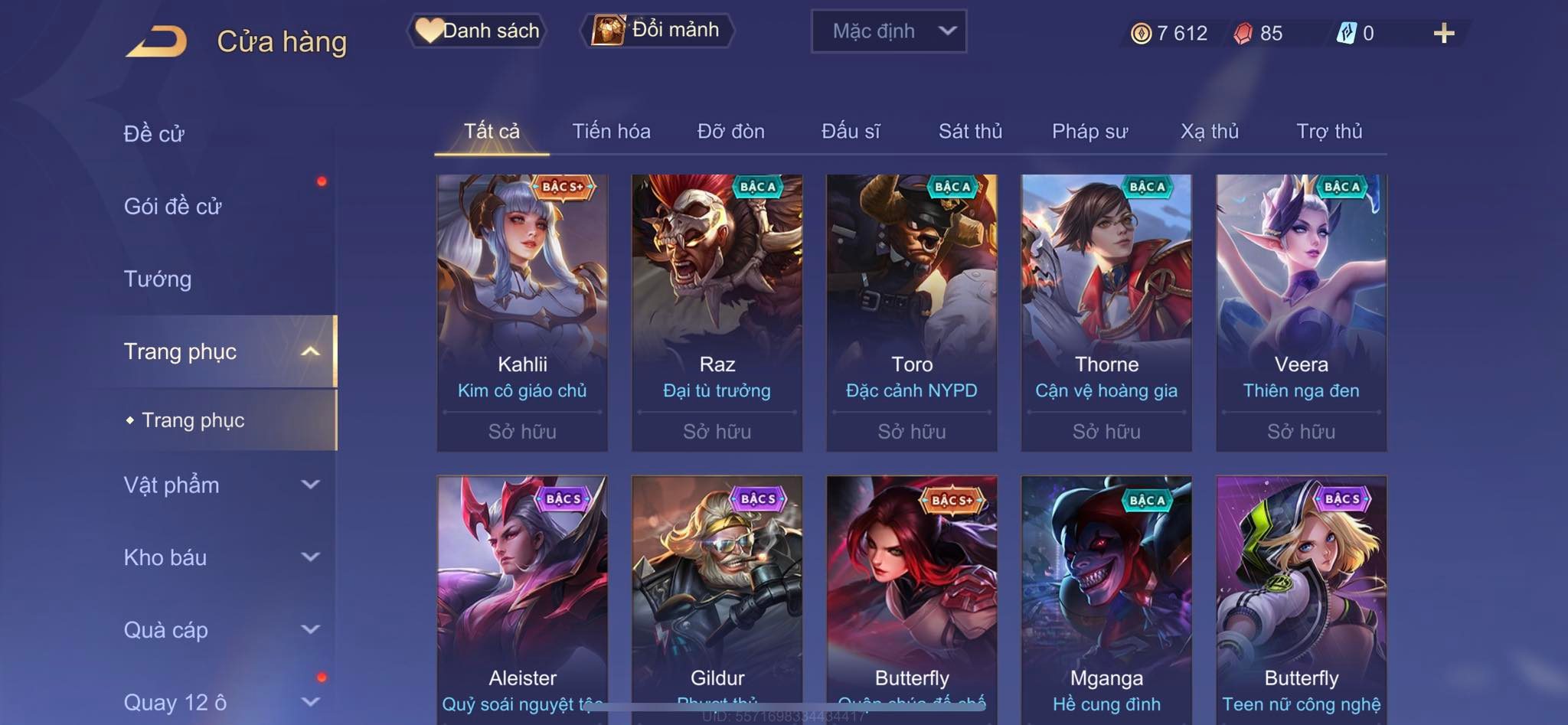Viewport: 1568px width, 725px height.
Task: Show the Sát thủ skins tab
Action: point(970,132)
